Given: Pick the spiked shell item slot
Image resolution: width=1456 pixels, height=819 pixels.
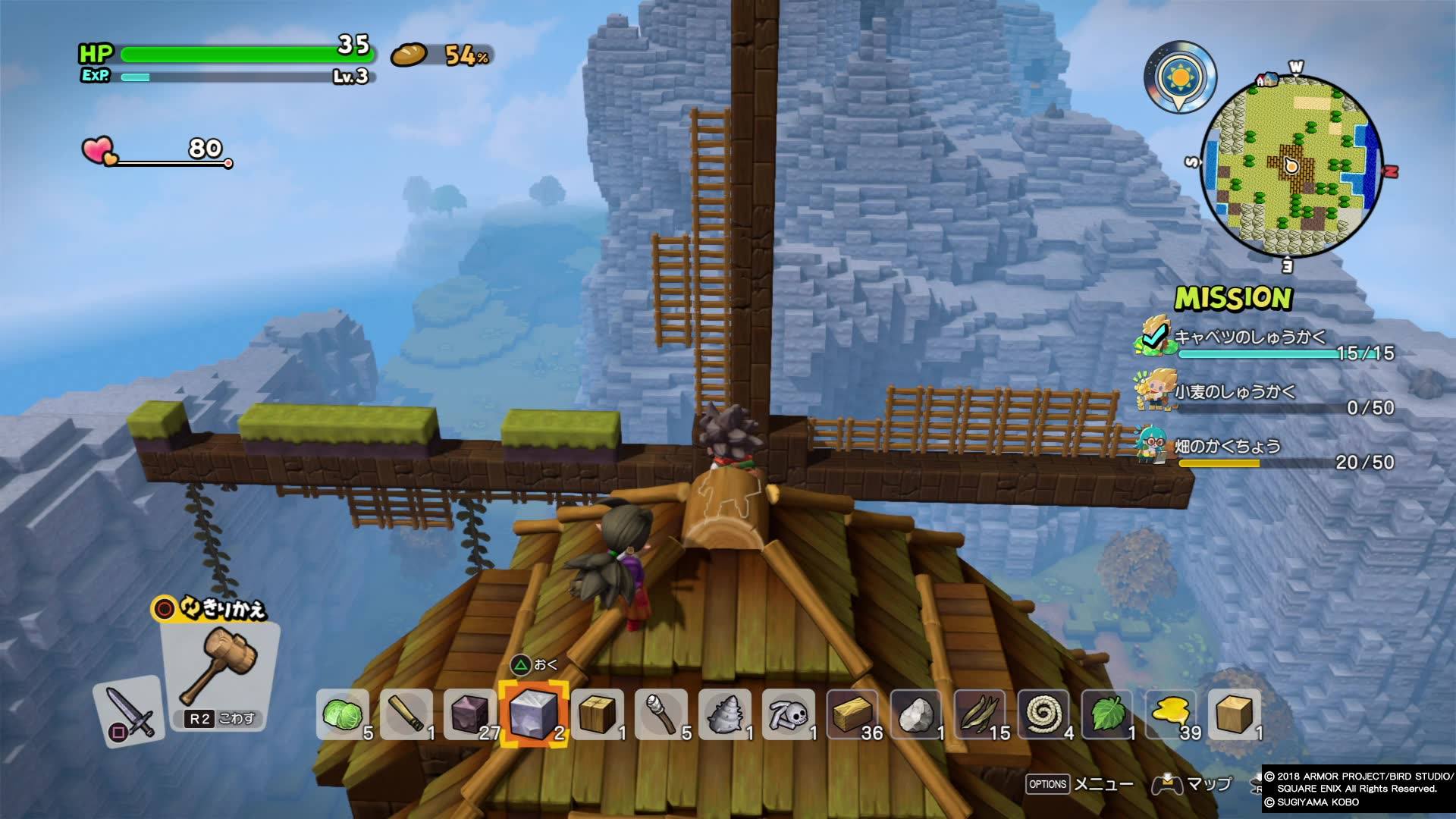Looking at the screenshot, I should (x=725, y=714).
